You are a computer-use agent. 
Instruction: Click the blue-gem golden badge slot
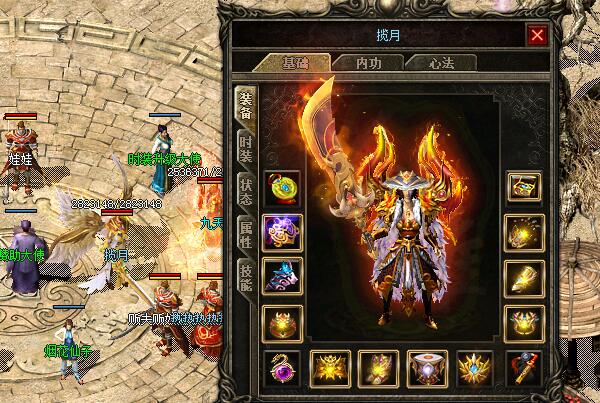coord(475,368)
